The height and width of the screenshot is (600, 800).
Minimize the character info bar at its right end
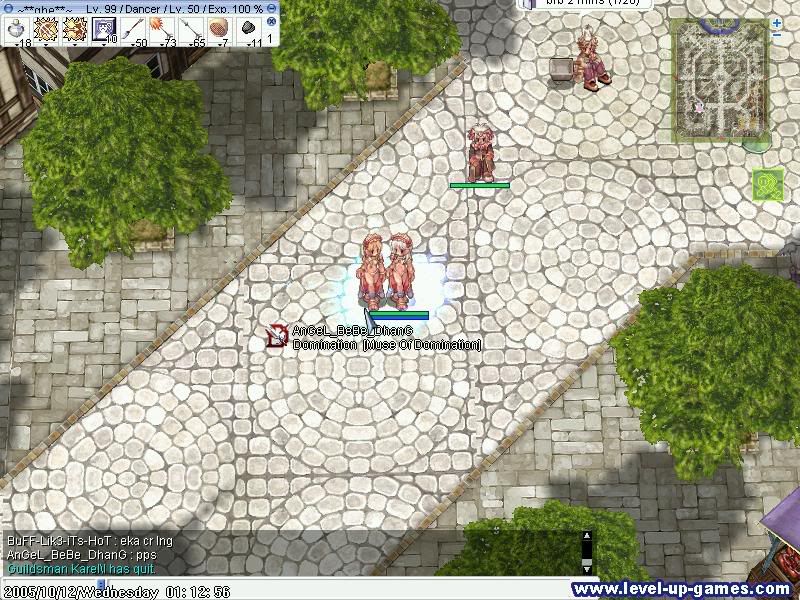272,7
